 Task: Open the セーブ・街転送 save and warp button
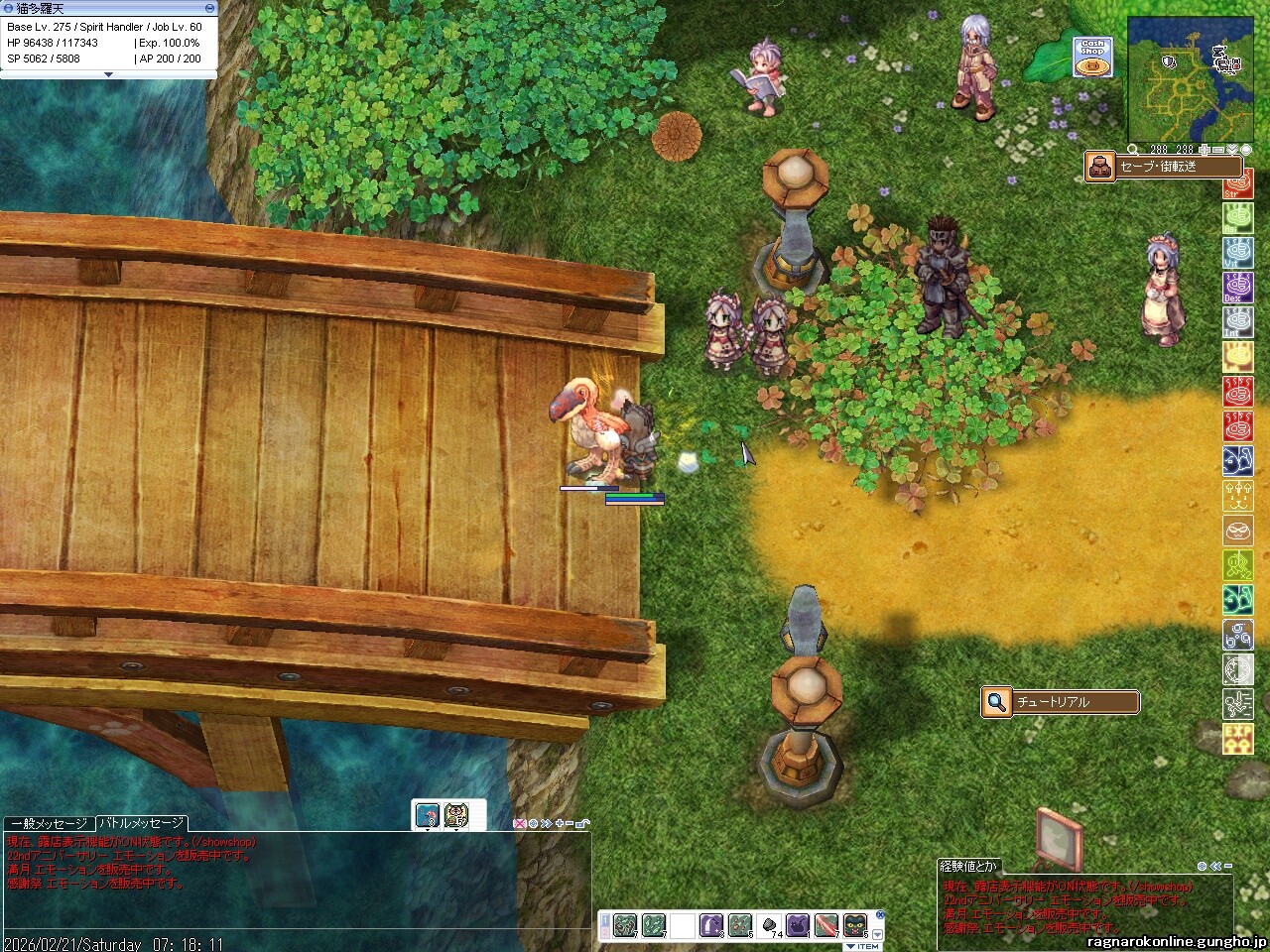[1152, 167]
